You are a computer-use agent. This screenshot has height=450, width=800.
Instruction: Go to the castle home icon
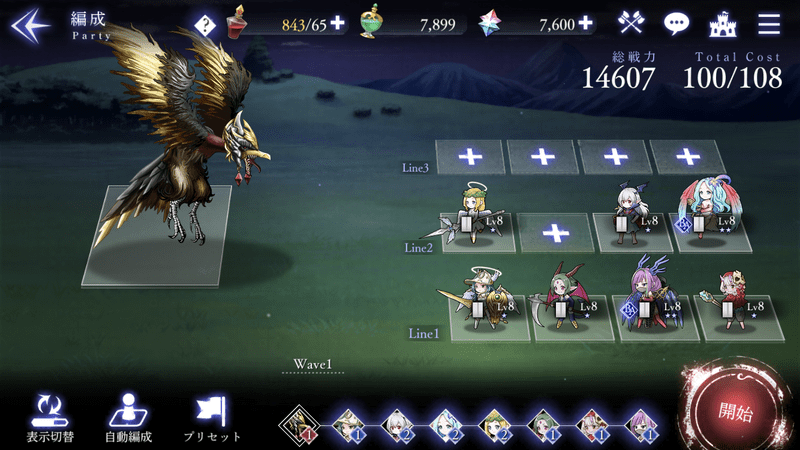723,23
